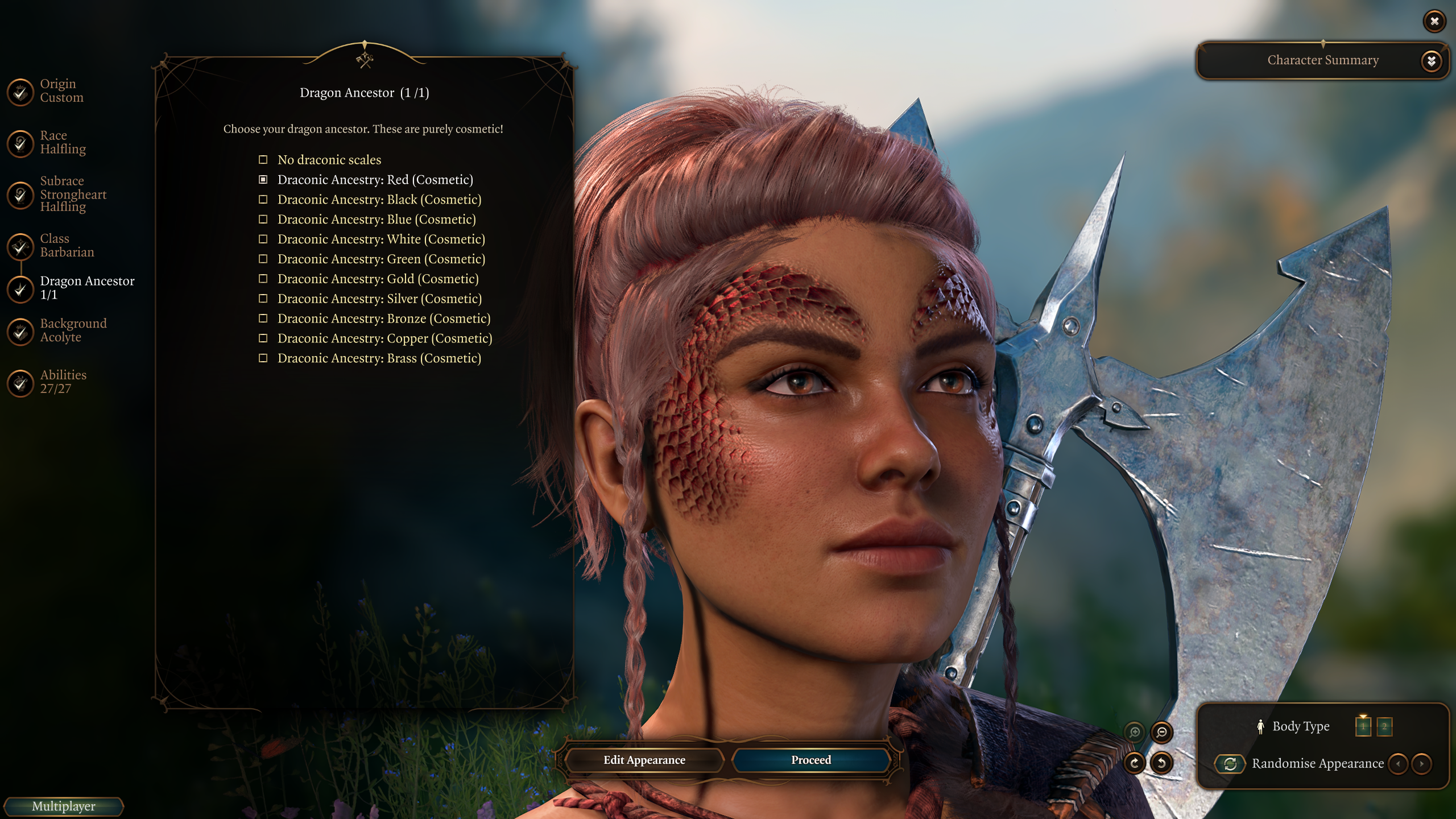
Task: Select Draconic Ancestry: White
Action: [380, 239]
